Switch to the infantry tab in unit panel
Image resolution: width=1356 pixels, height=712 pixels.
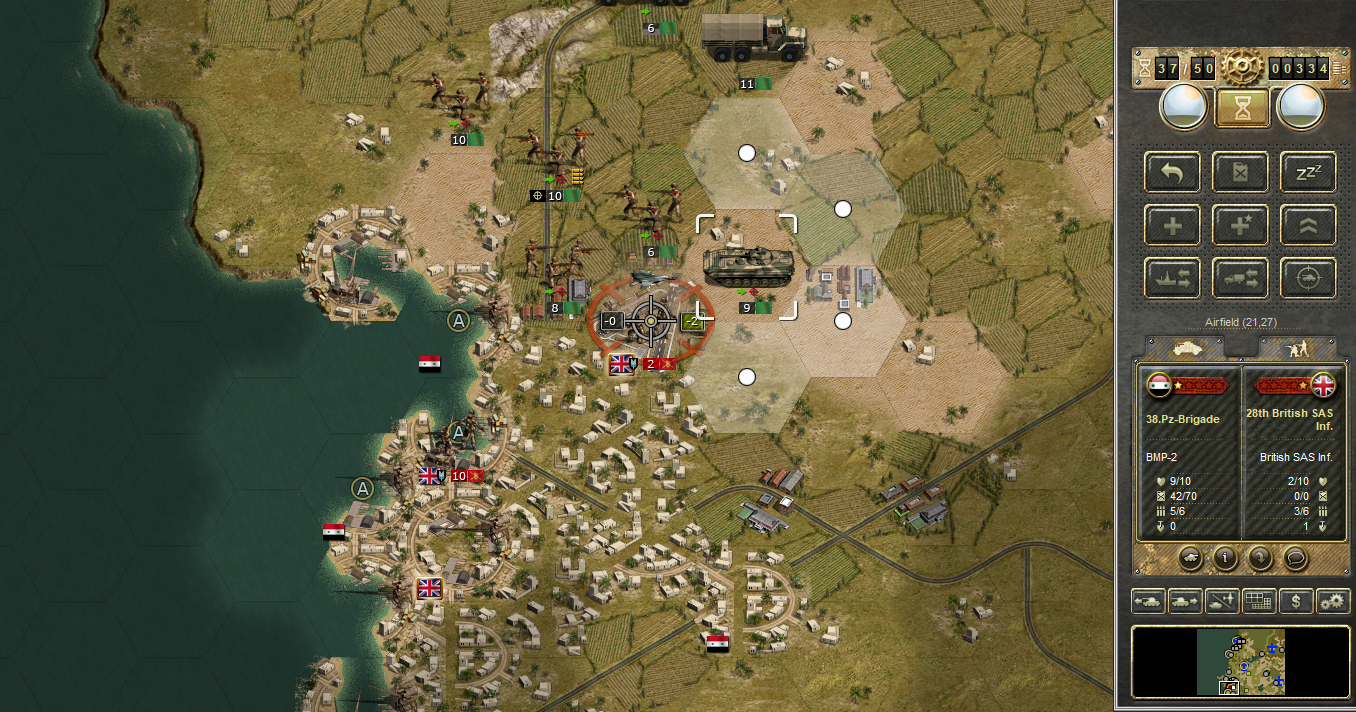[1297, 347]
